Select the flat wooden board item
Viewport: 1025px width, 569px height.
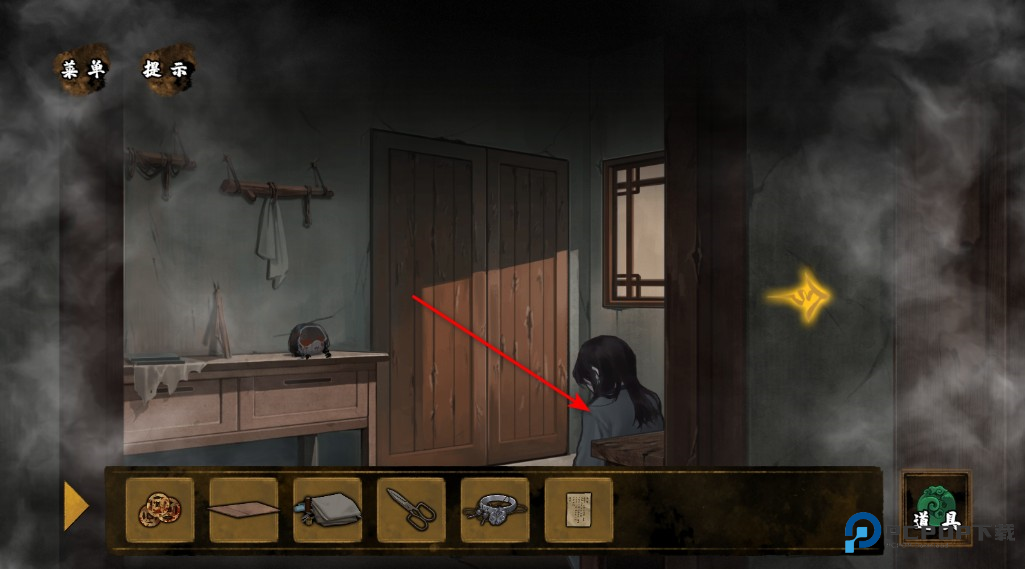pos(243,510)
